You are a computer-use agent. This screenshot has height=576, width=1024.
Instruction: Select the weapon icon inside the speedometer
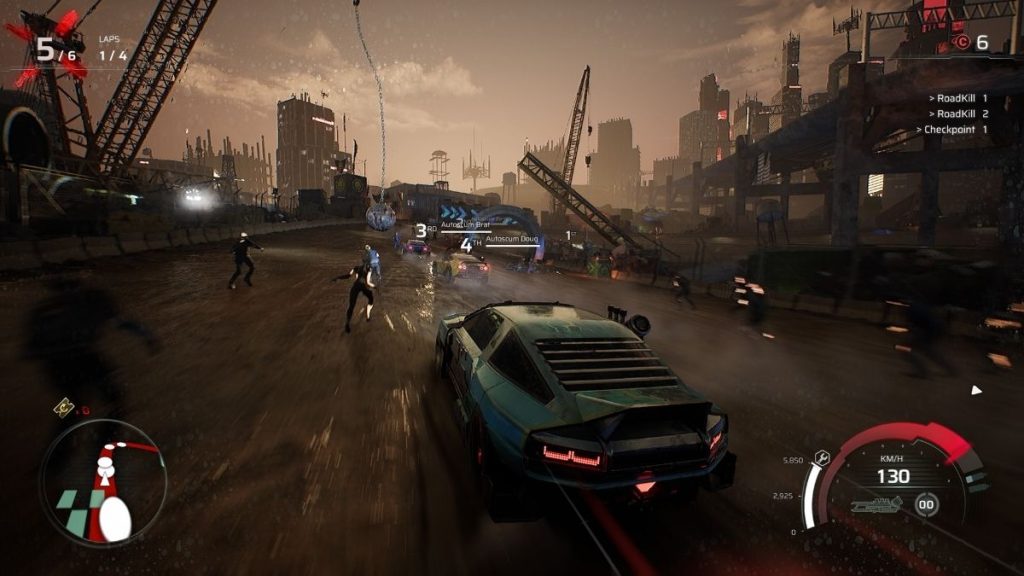point(876,504)
